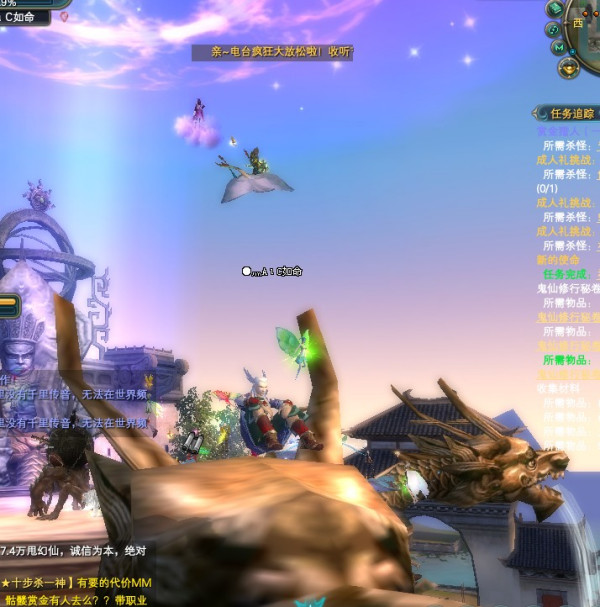The image size is (600, 607).
Task: Click the small pink gem beside name plate
Action: [65, 17]
